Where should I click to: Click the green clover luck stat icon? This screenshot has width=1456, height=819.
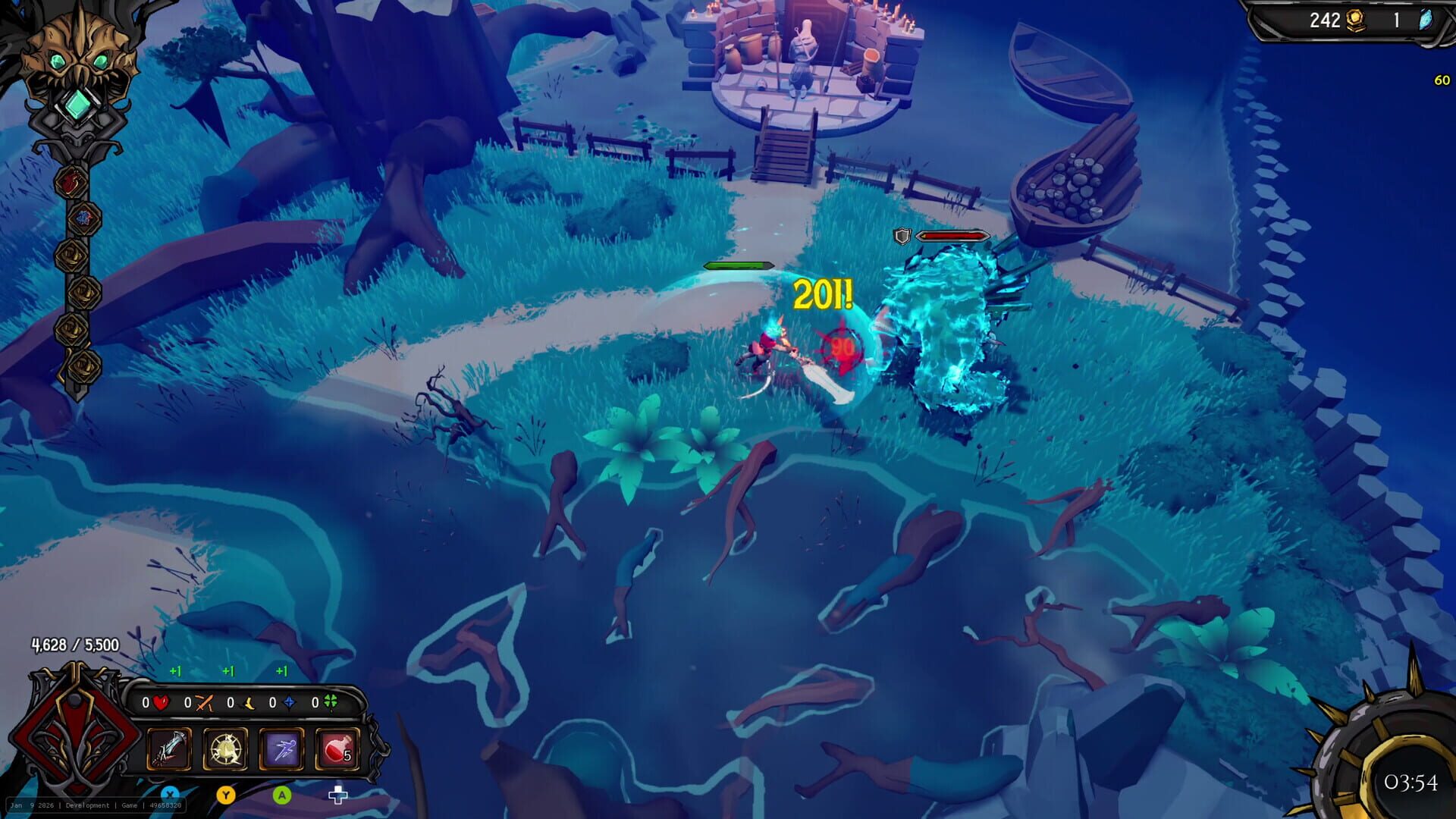tap(331, 703)
